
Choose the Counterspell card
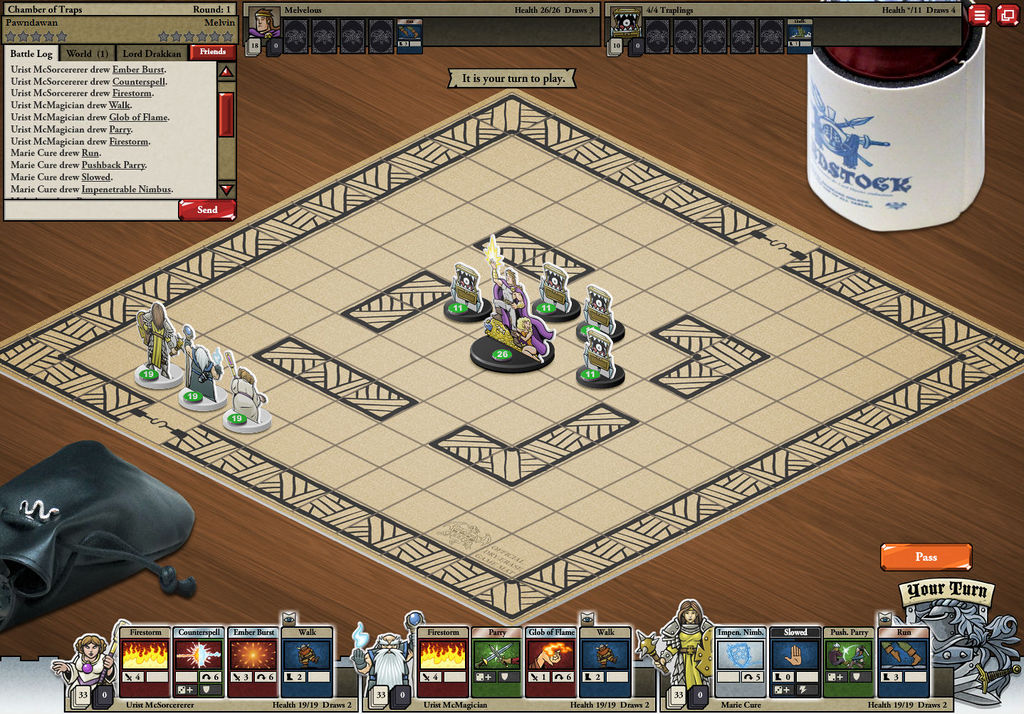198,662
